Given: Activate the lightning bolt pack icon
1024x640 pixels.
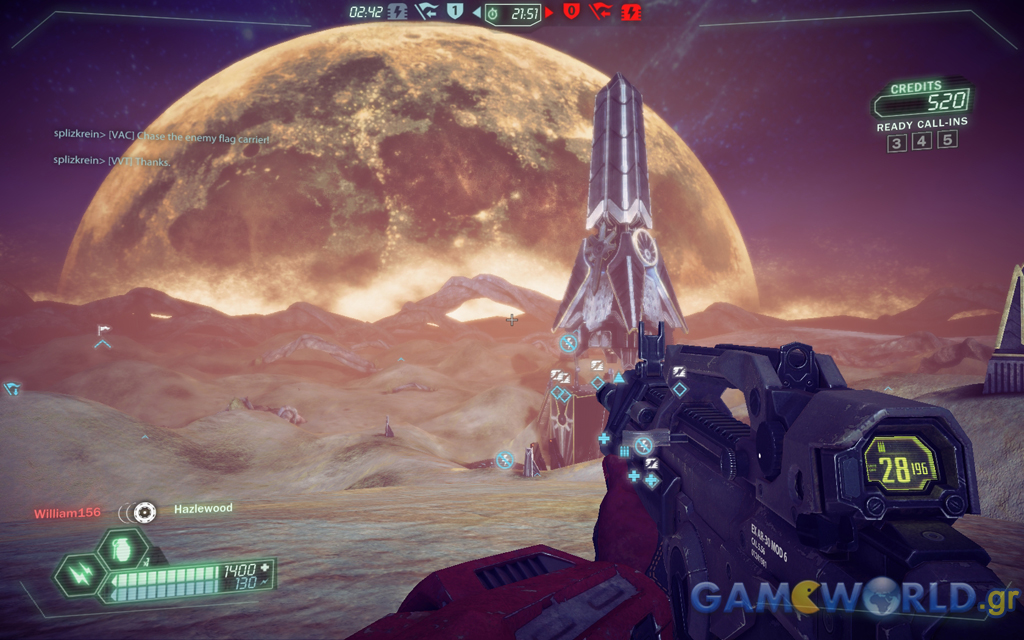Looking at the screenshot, I should tap(78, 577).
